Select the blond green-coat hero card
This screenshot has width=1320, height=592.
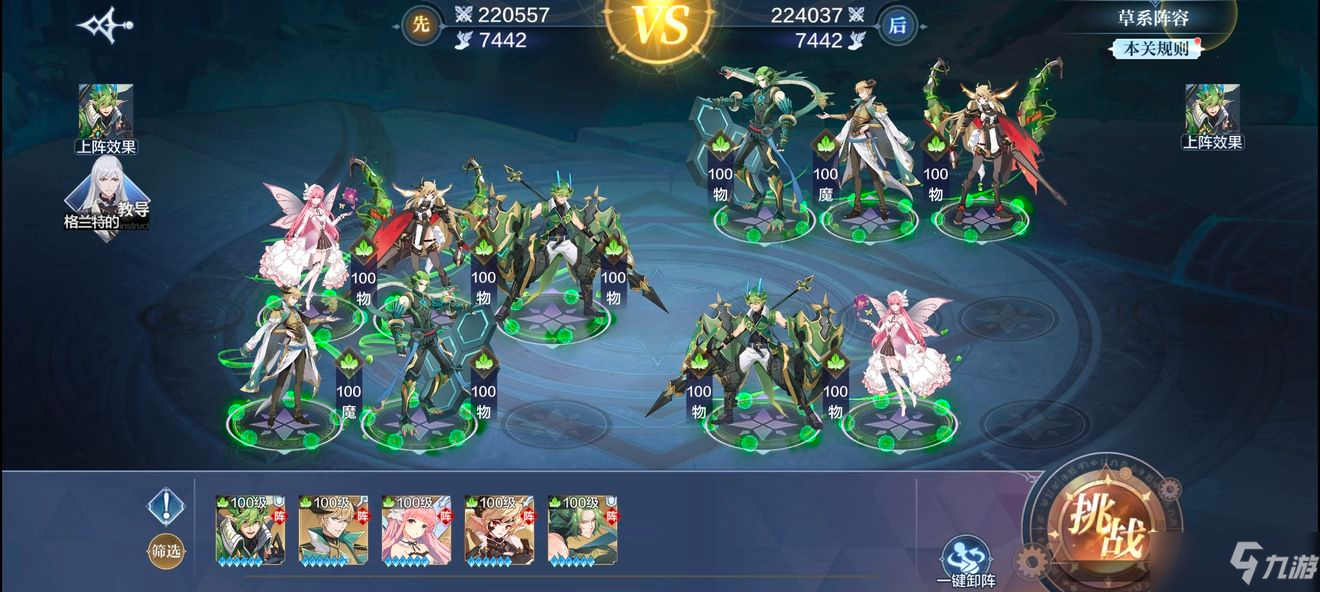(333, 529)
